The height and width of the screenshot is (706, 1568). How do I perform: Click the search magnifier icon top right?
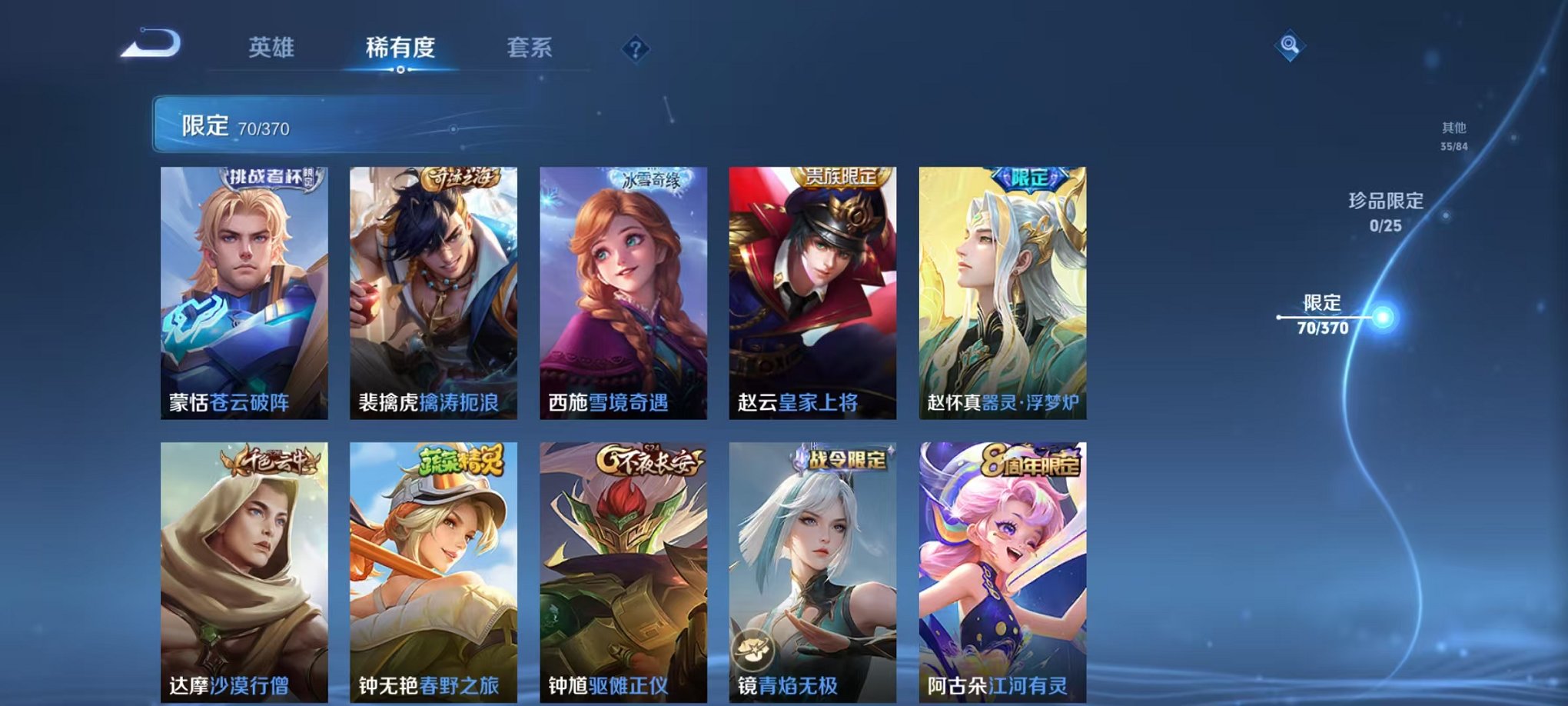click(1291, 45)
